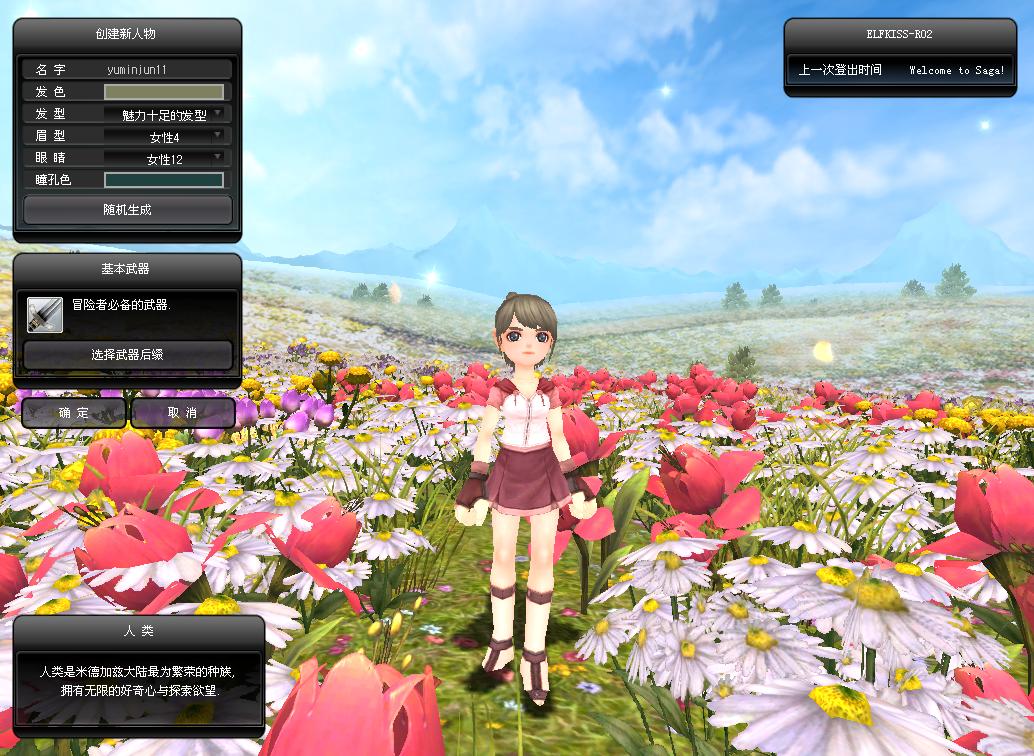Open the 发型 hairstyle dropdown
Viewport: 1034px width, 756px height.
point(165,115)
